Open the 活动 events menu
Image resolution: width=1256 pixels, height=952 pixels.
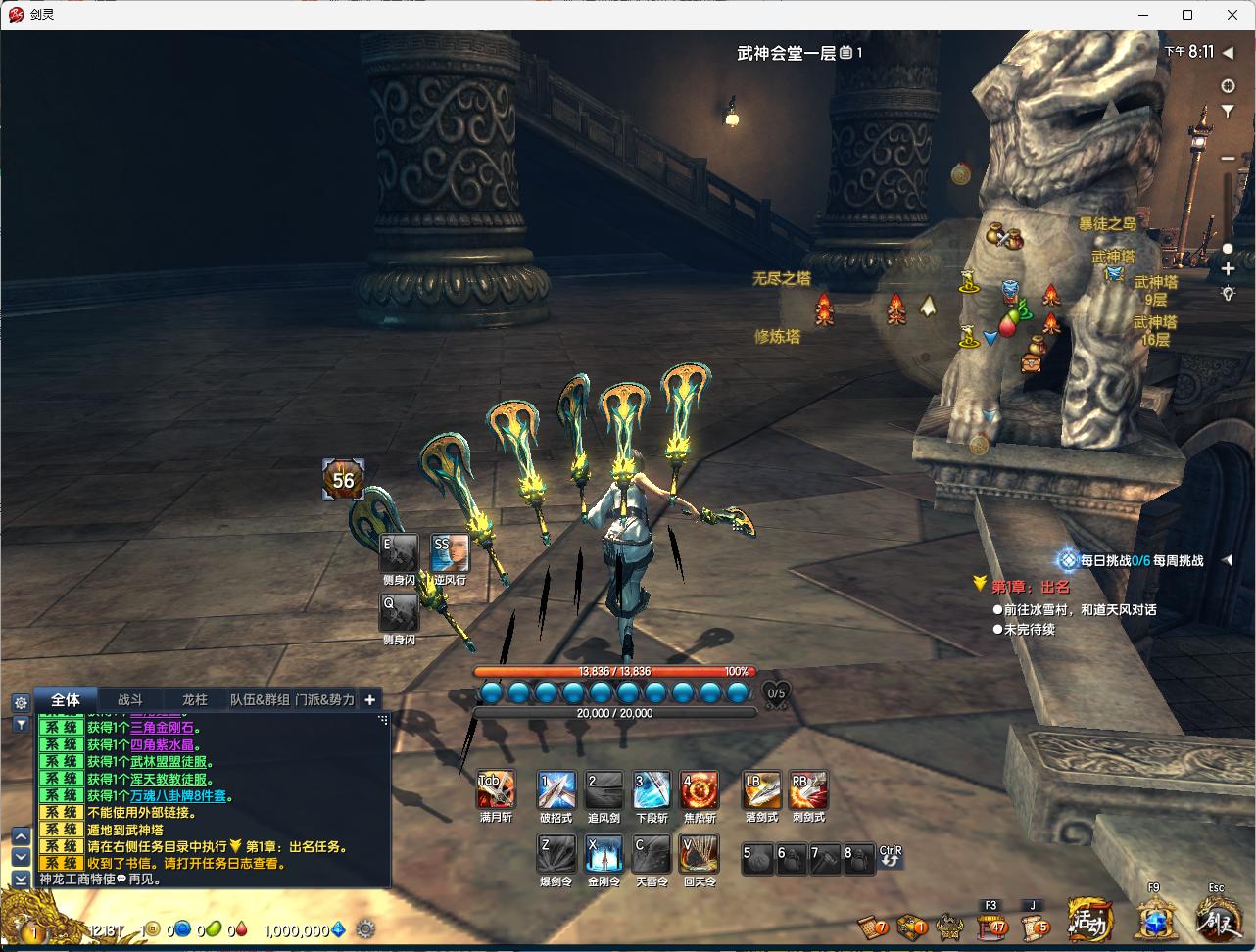pos(1090,921)
